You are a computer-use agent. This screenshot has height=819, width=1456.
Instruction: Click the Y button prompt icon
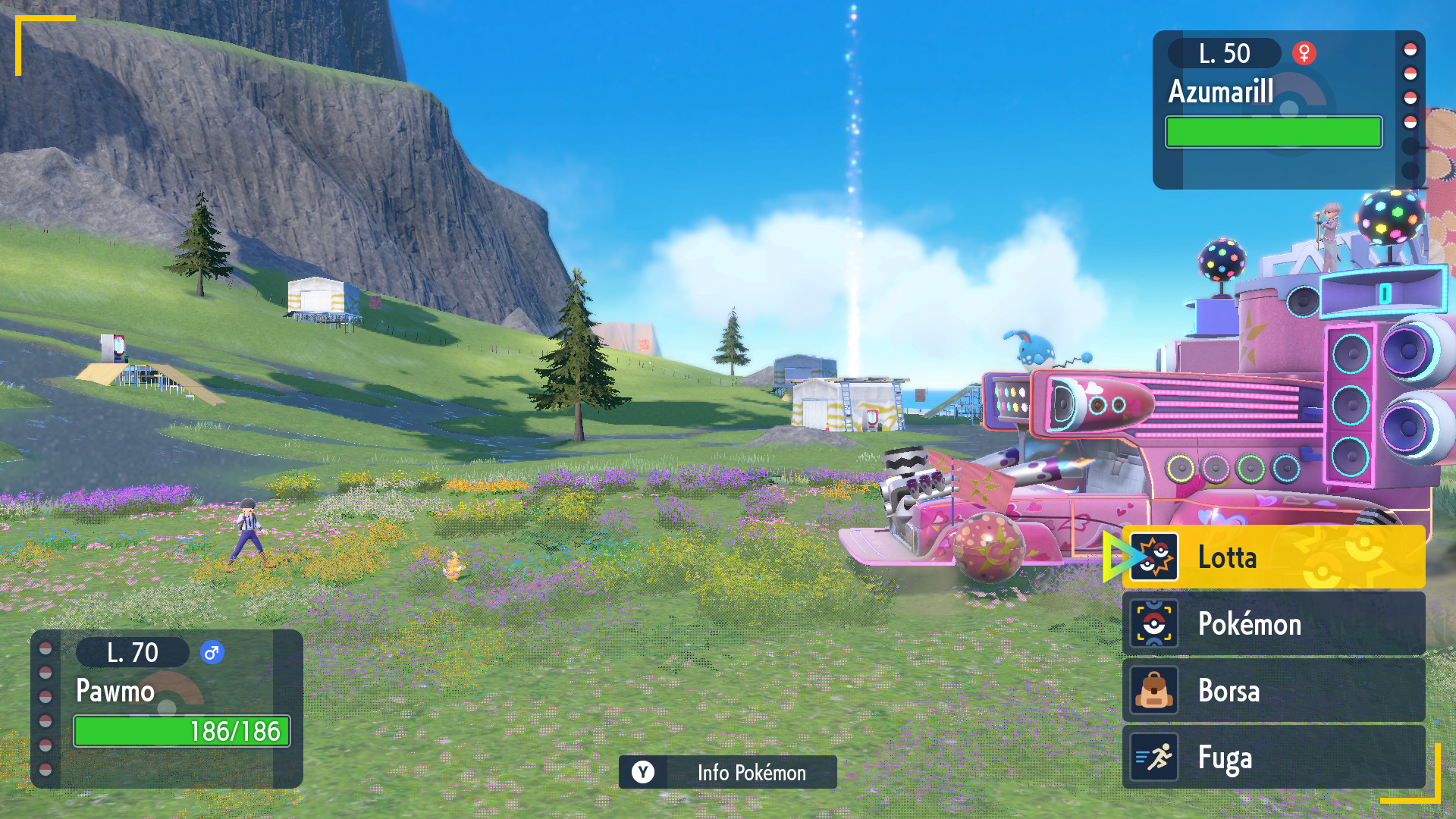pyautogui.click(x=643, y=772)
